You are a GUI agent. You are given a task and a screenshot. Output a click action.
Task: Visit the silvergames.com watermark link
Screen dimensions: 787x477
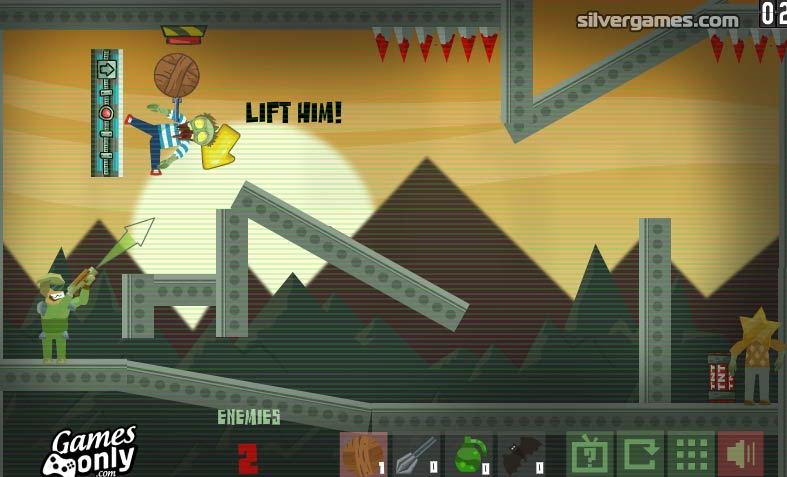tap(657, 20)
